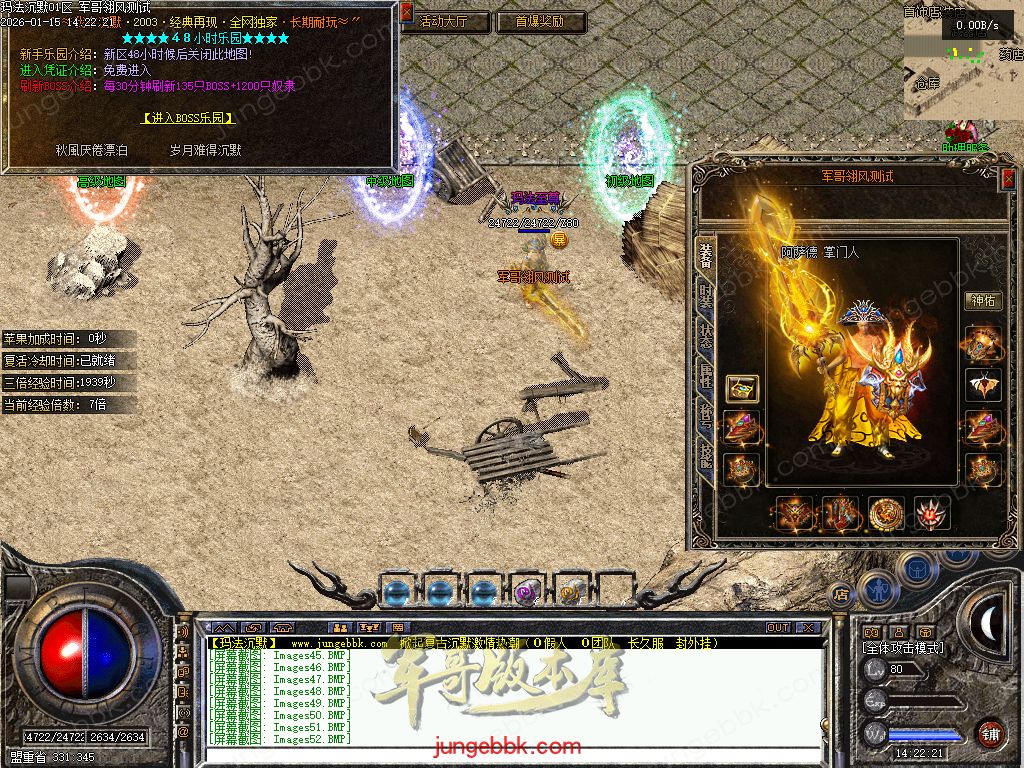Click the minimap in the corner

pos(962,65)
